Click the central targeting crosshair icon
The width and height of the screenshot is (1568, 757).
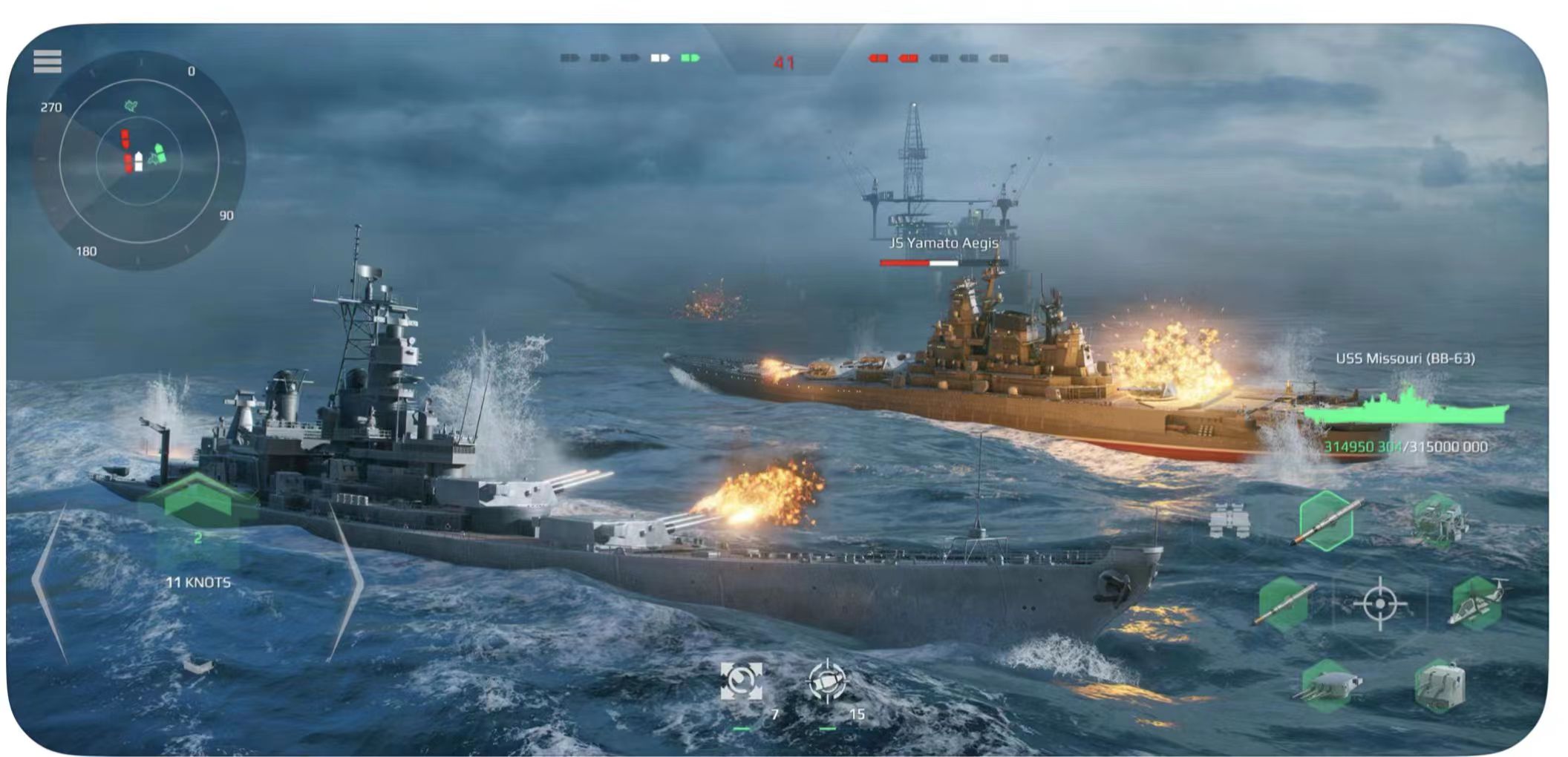coord(1381,603)
